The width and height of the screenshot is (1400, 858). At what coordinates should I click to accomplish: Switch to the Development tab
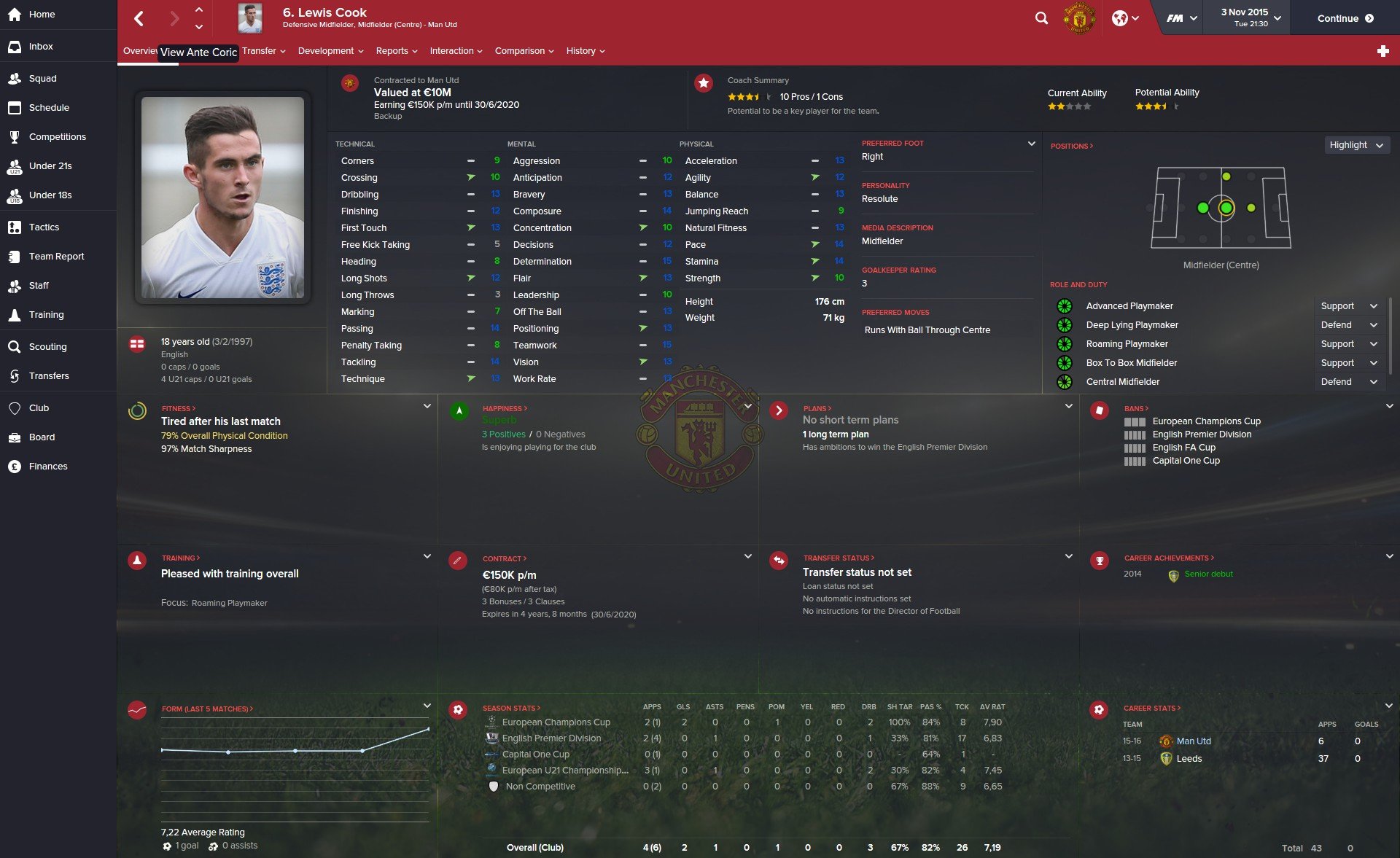[326, 50]
